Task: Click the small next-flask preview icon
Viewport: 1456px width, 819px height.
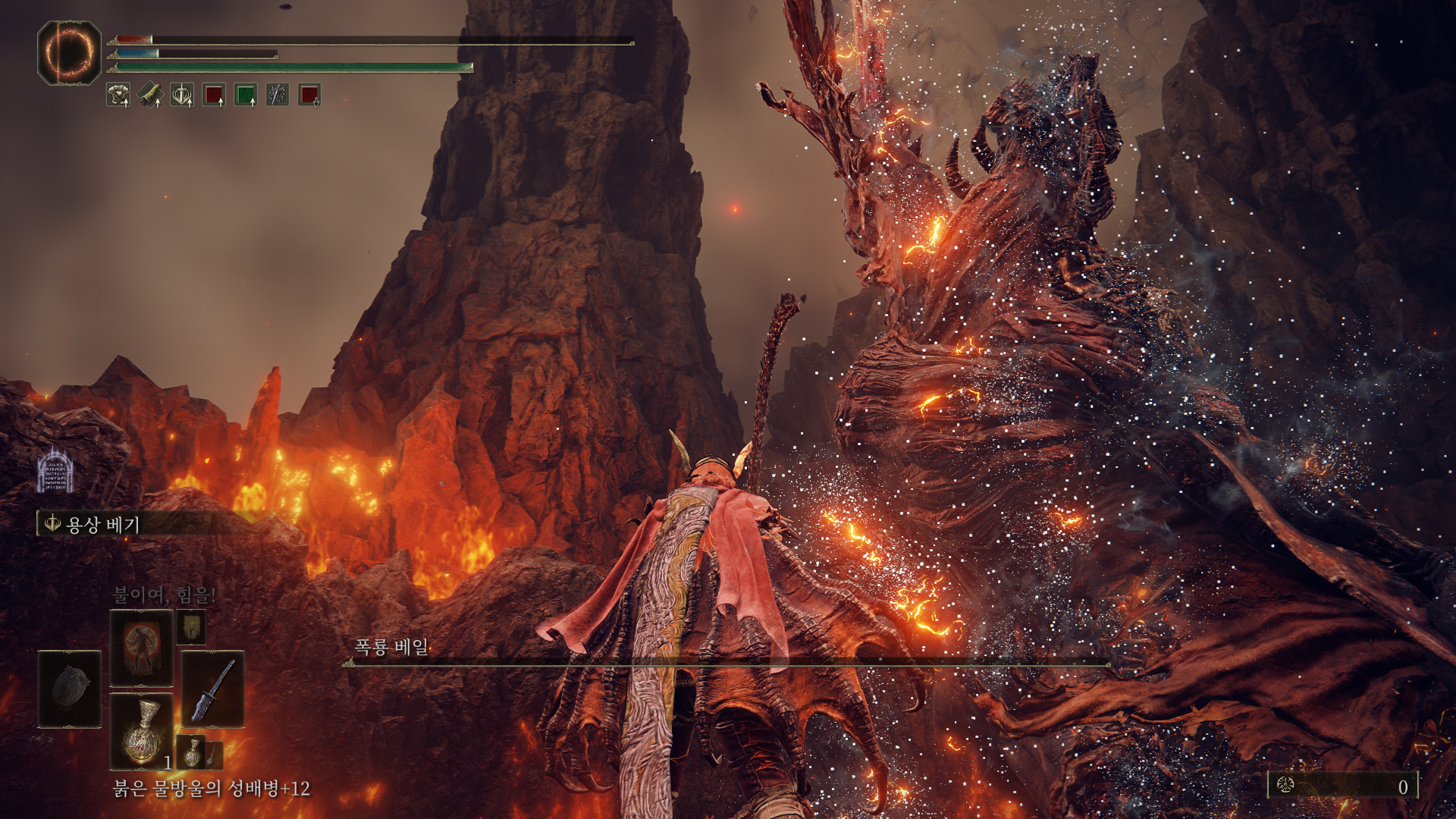Action: pyautogui.click(x=193, y=752)
